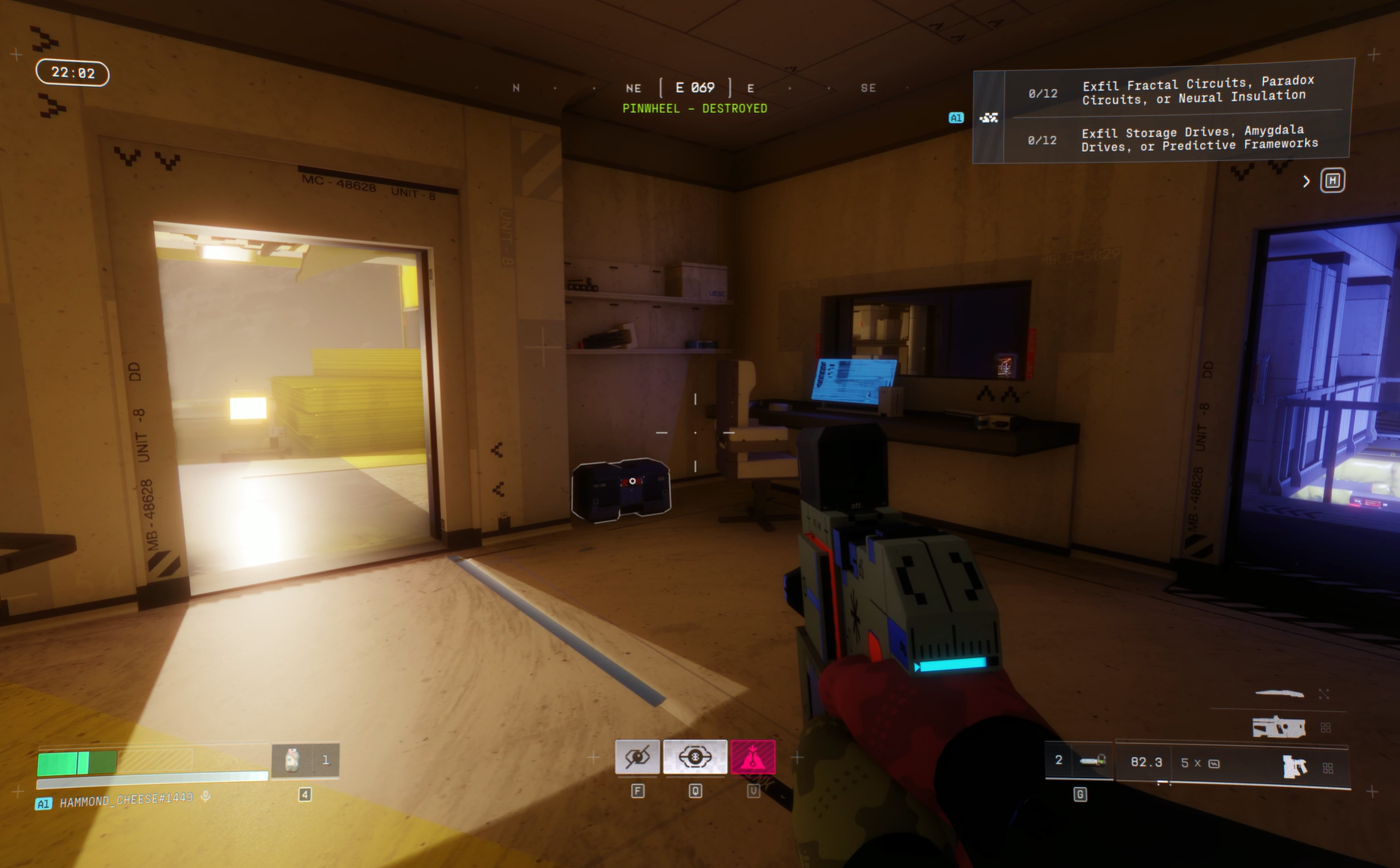Activate the crossed-out eye stealth ability
Viewport: 1400px width, 868px height.
(x=637, y=757)
